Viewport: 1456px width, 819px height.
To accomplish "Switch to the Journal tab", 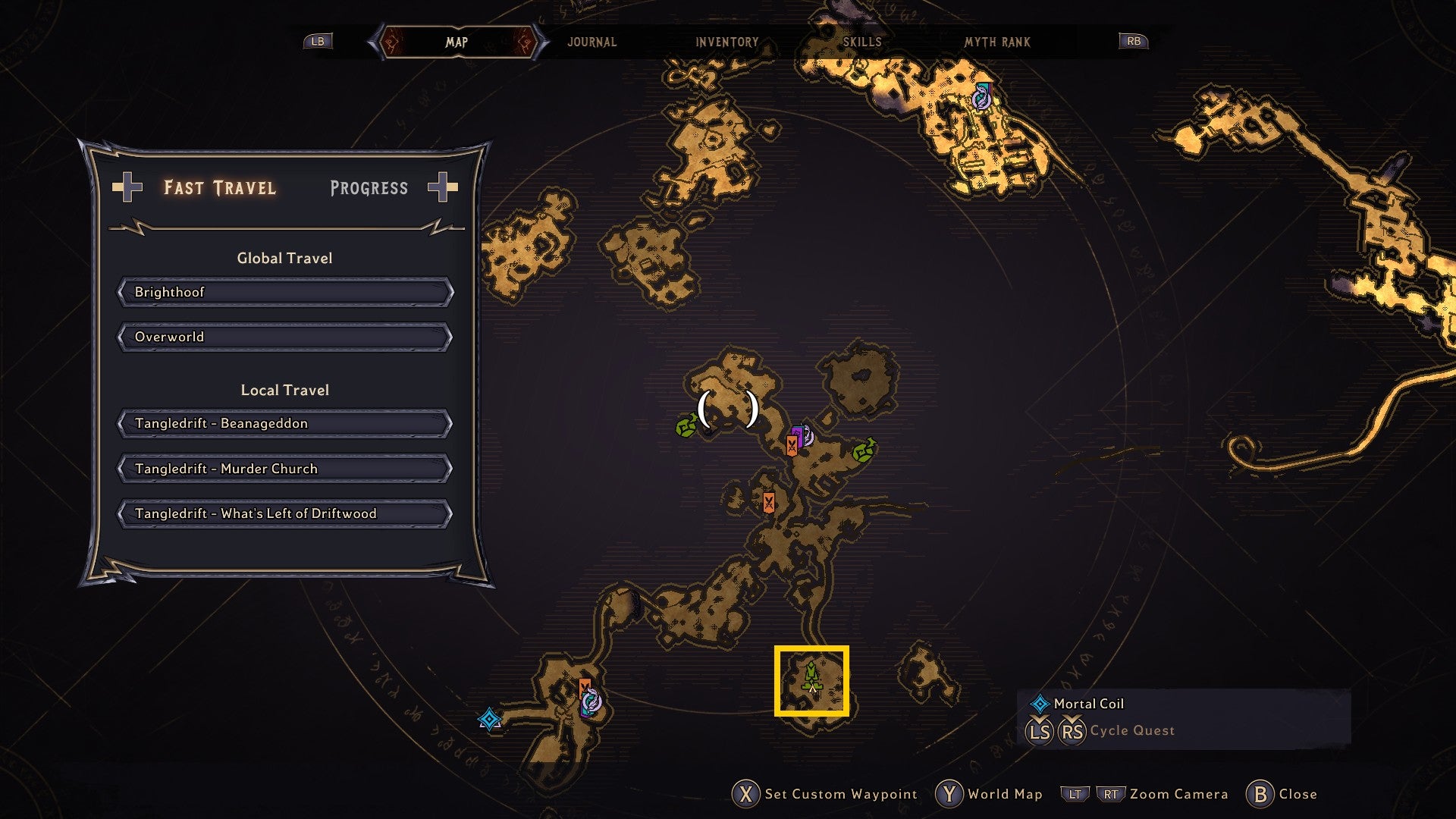I will pyautogui.click(x=591, y=42).
